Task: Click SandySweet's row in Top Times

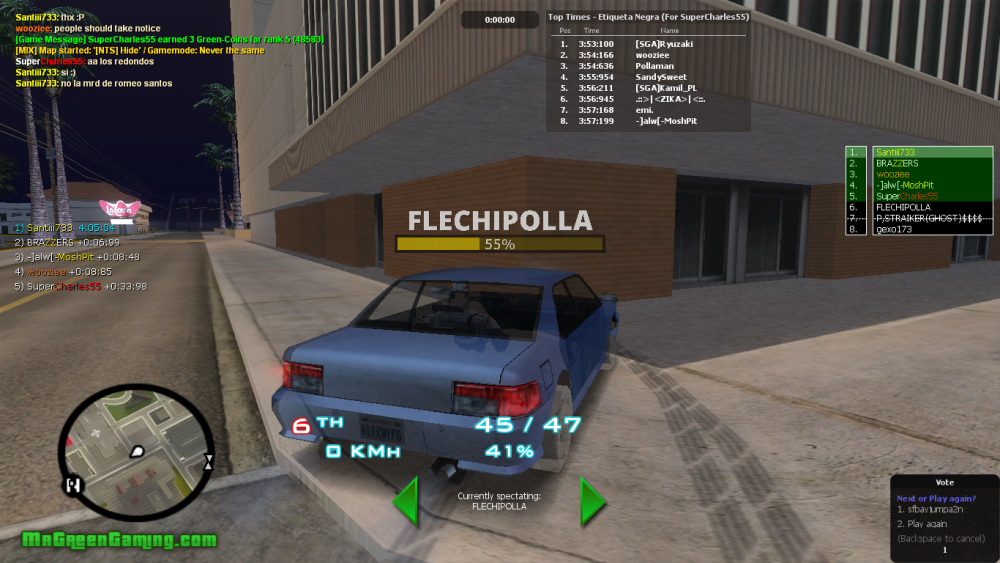Action: pyautogui.click(x=647, y=77)
